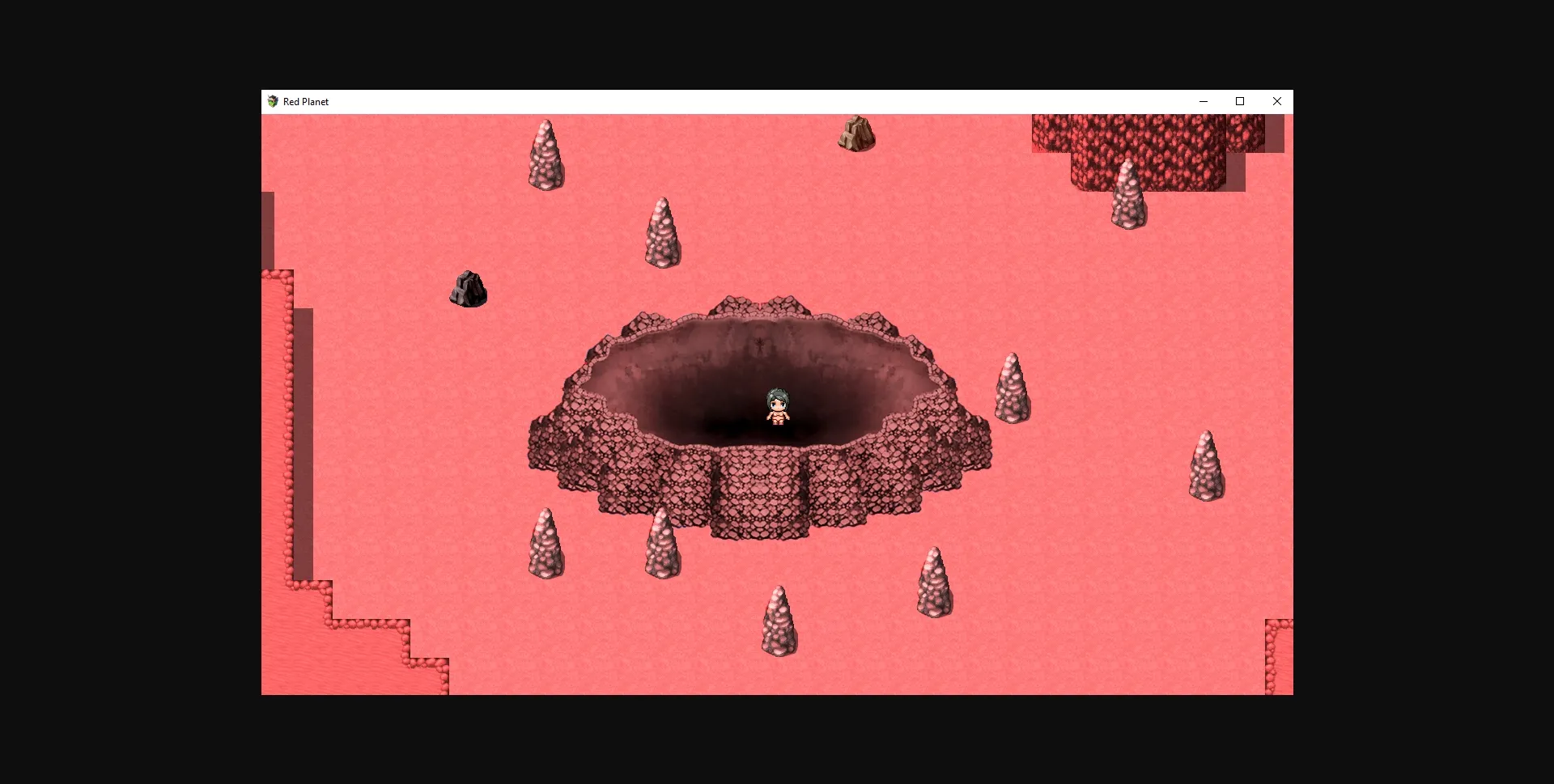Screen dimensions: 1554x784
Task: Close the Red Planet window
Action: [x=1277, y=101]
